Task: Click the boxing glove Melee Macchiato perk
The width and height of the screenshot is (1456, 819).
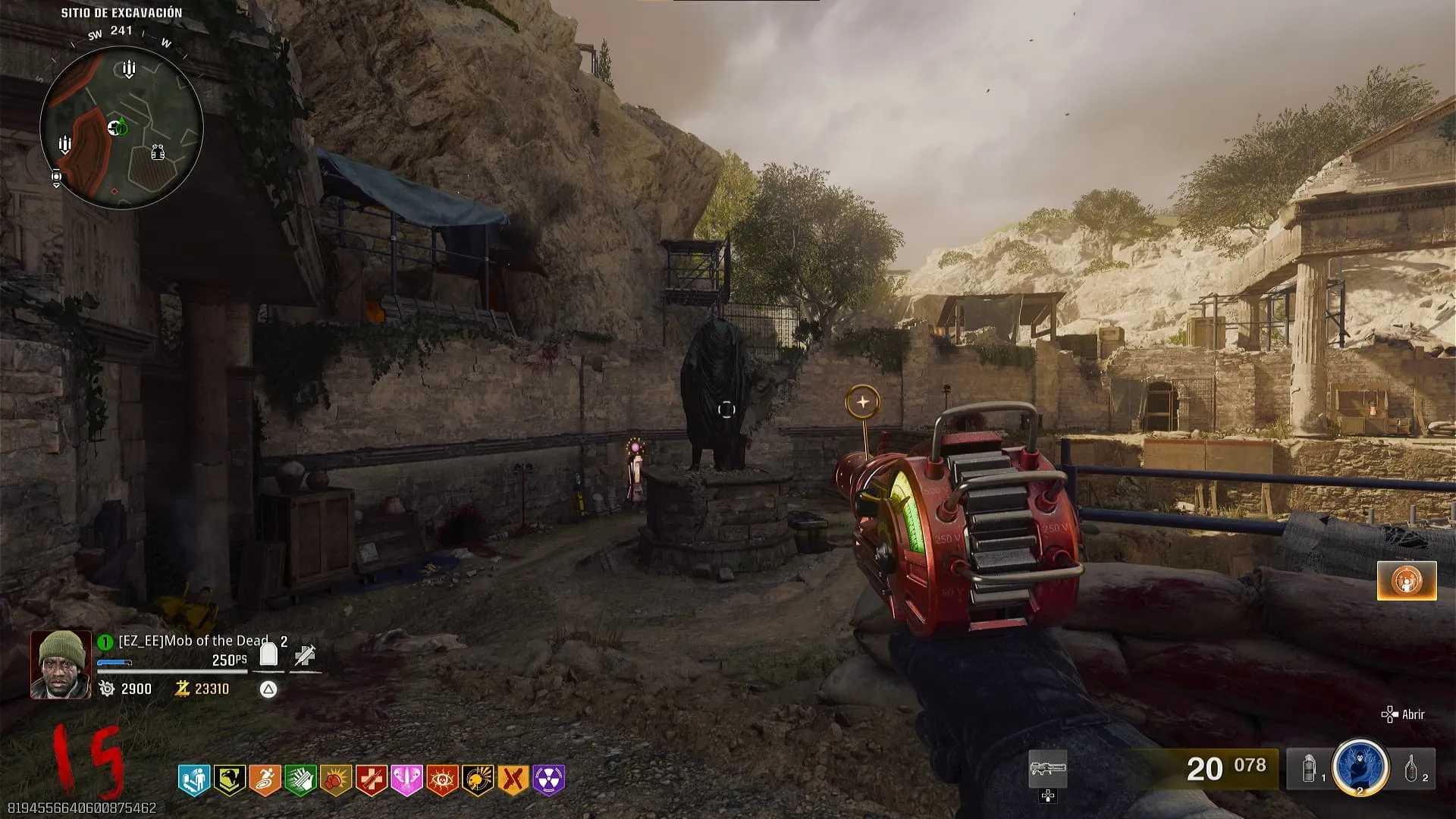Action: point(336,780)
